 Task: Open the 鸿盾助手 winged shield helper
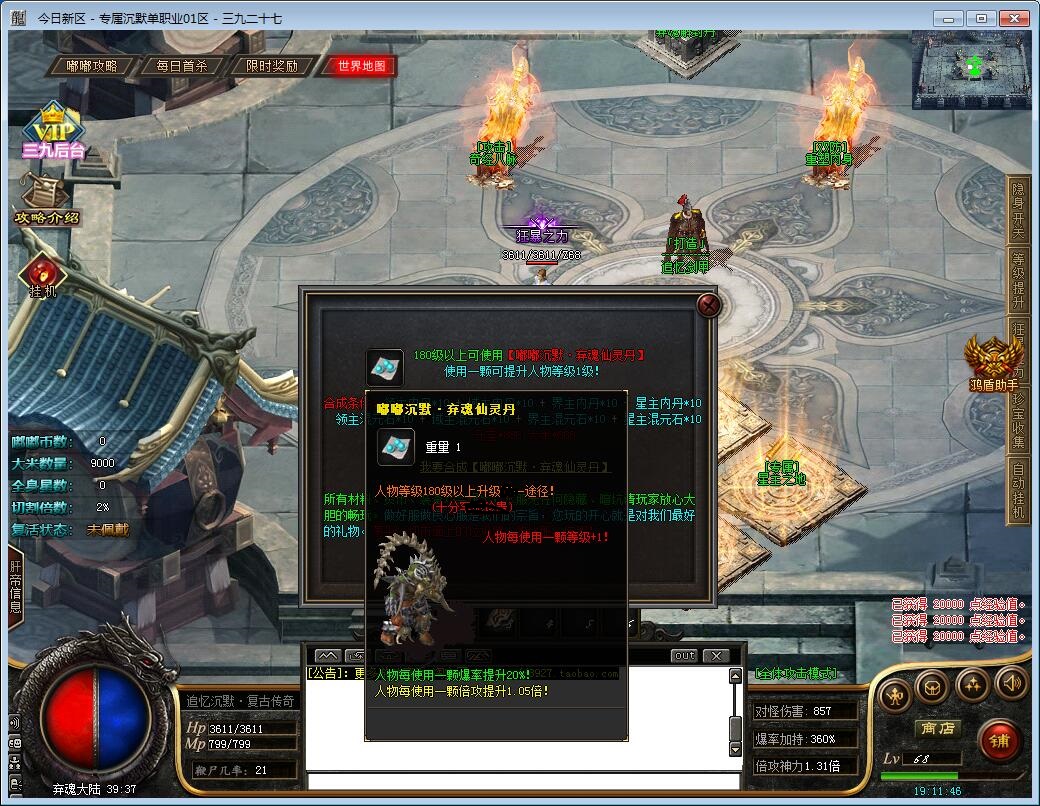tap(993, 361)
